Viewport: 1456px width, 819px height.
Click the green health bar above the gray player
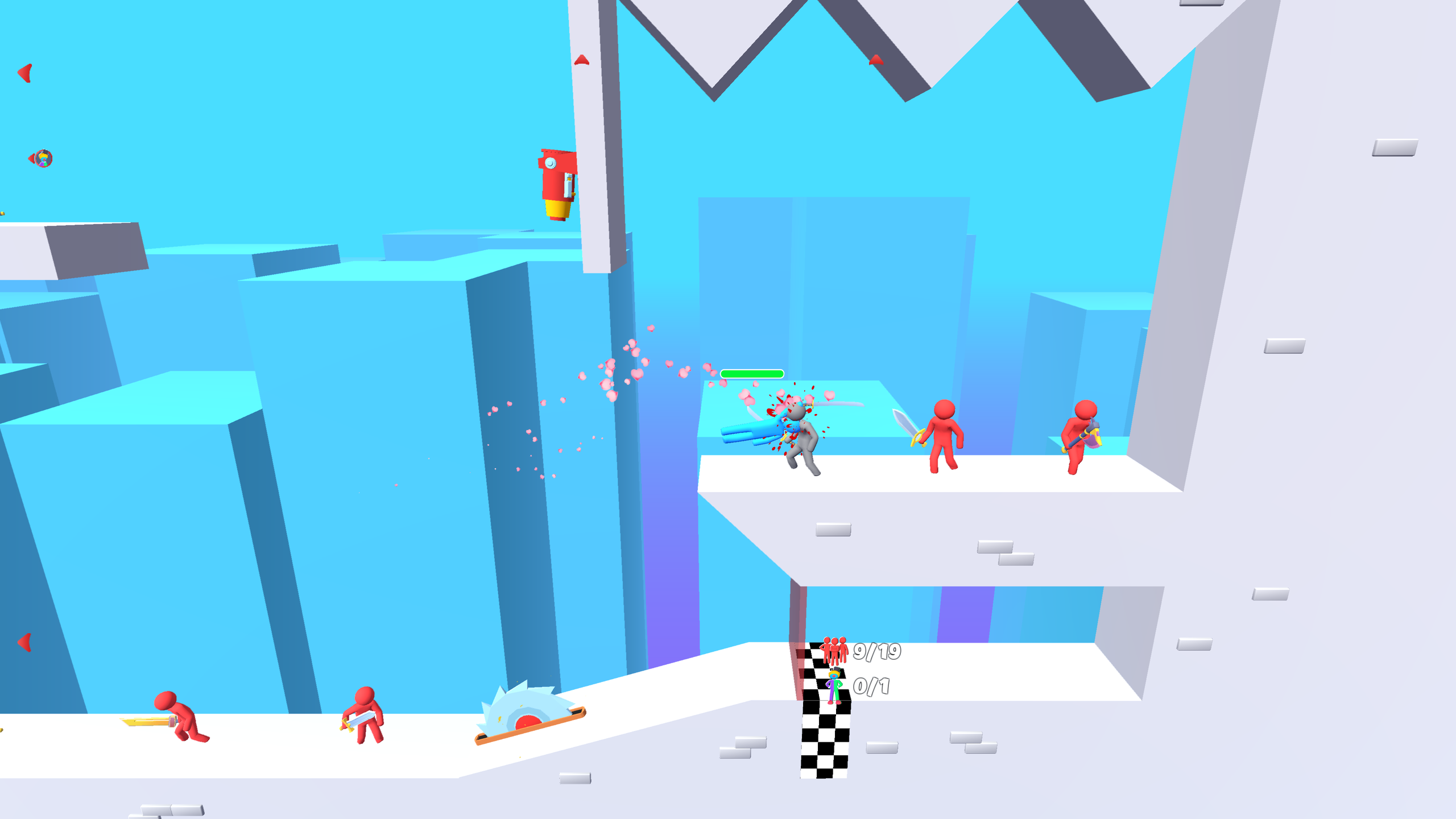[751, 374]
